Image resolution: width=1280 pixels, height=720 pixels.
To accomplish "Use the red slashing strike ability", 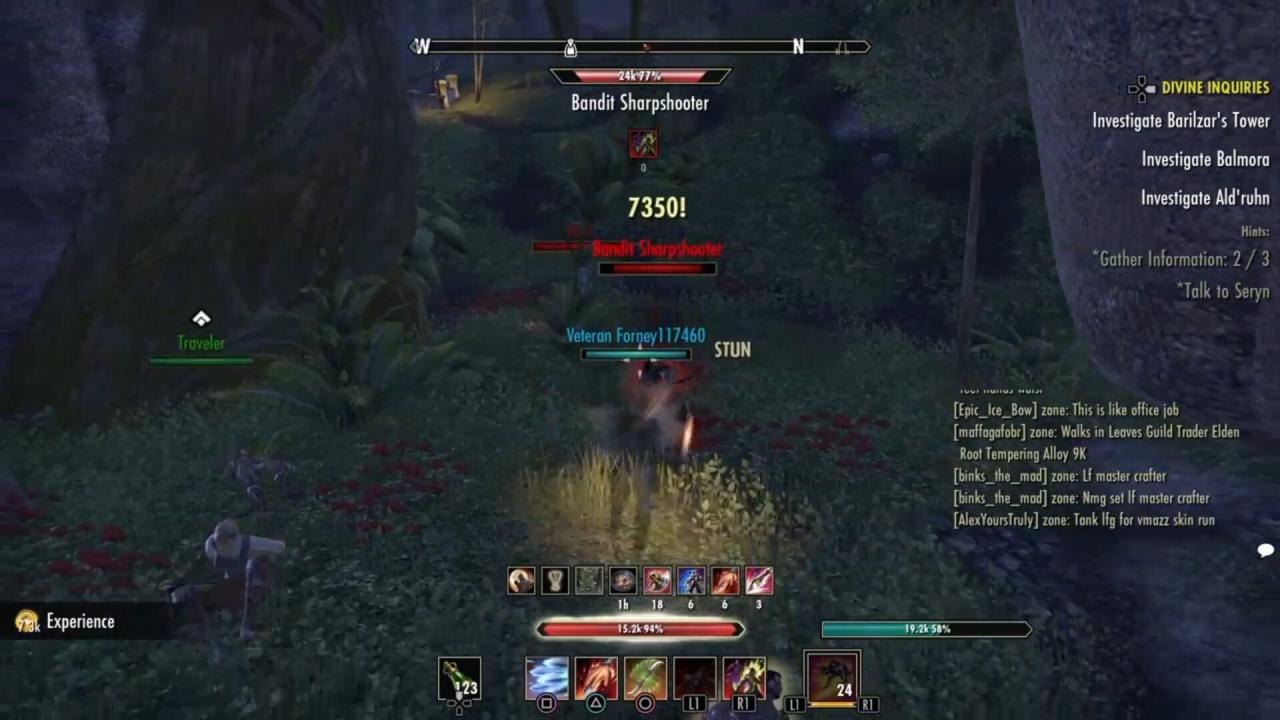I will coord(596,678).
